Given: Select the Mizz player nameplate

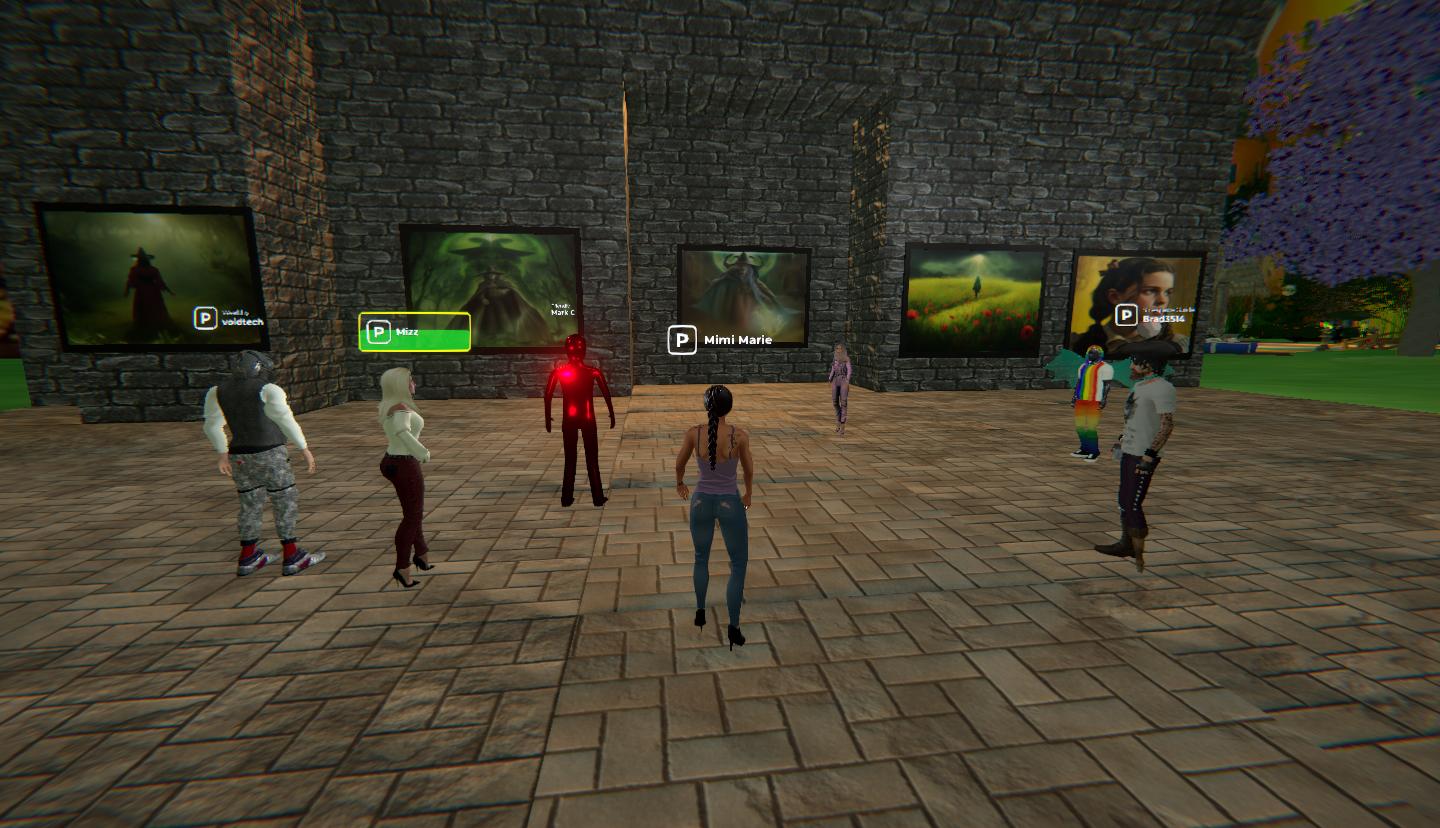Looking at the screenshot, I should pos(415,332).
